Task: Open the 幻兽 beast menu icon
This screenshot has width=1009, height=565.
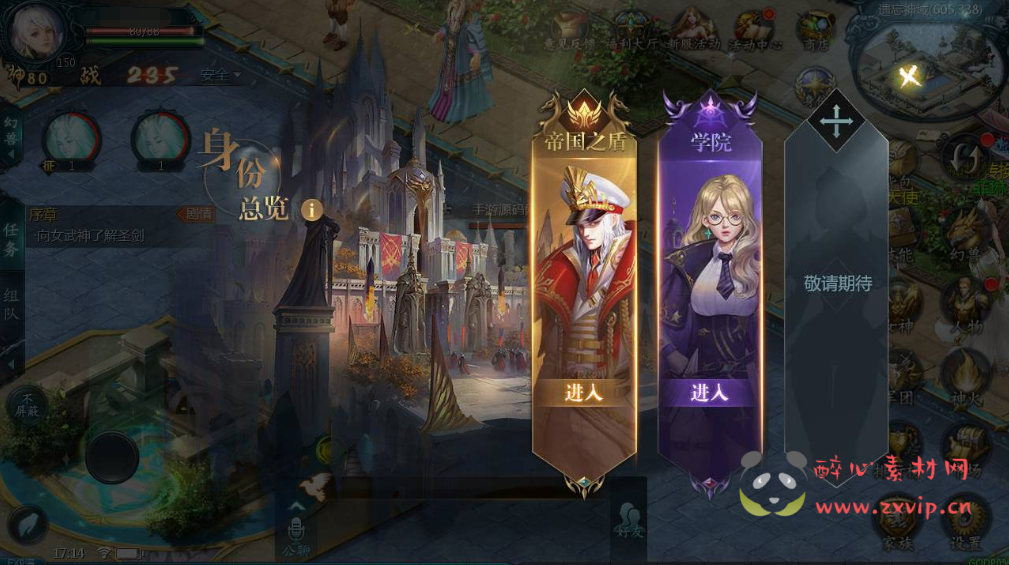Action: pos(964,237)
